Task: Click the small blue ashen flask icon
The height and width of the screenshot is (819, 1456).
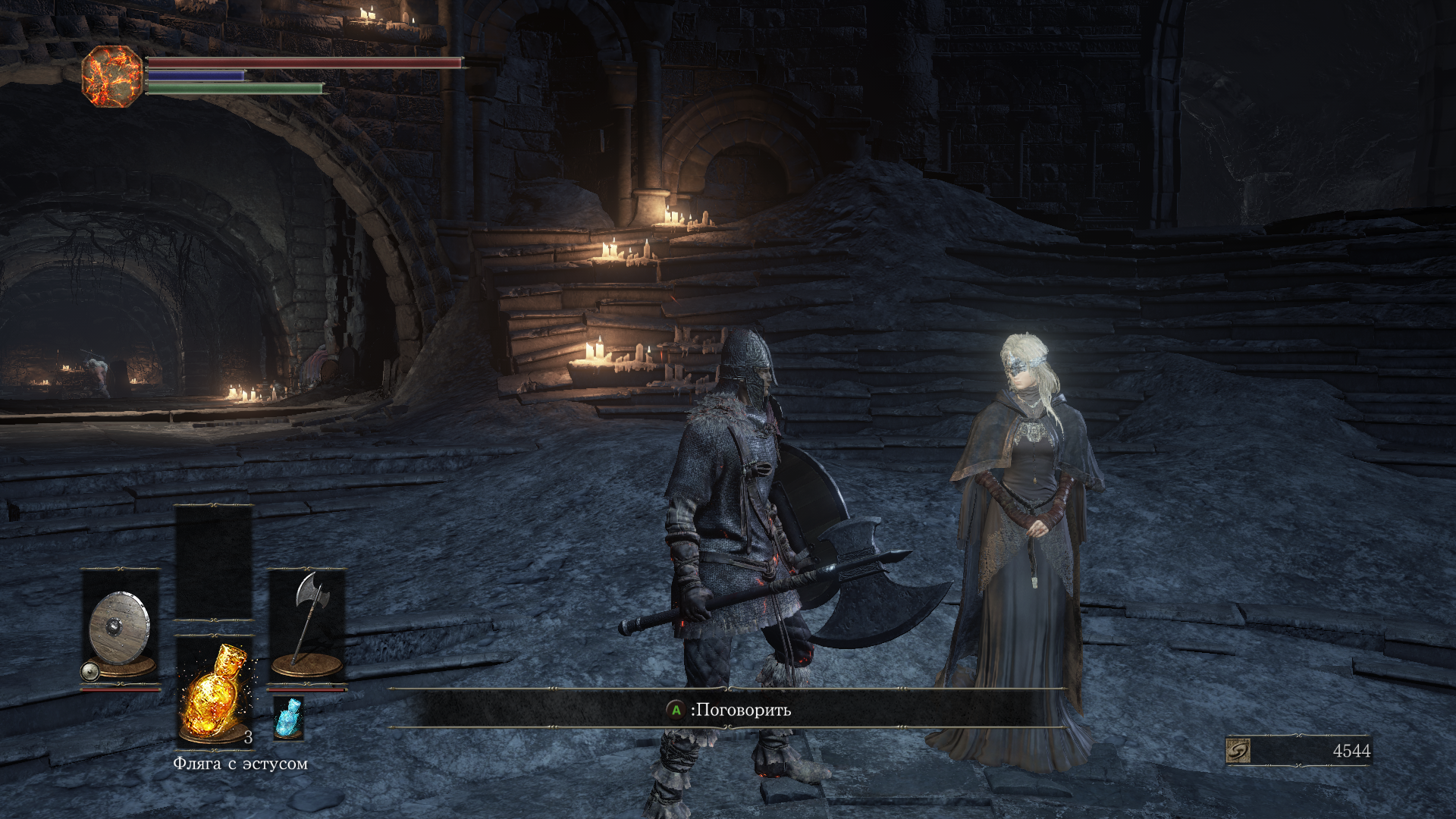Action: pyautogui.click(x=288, y=717)
